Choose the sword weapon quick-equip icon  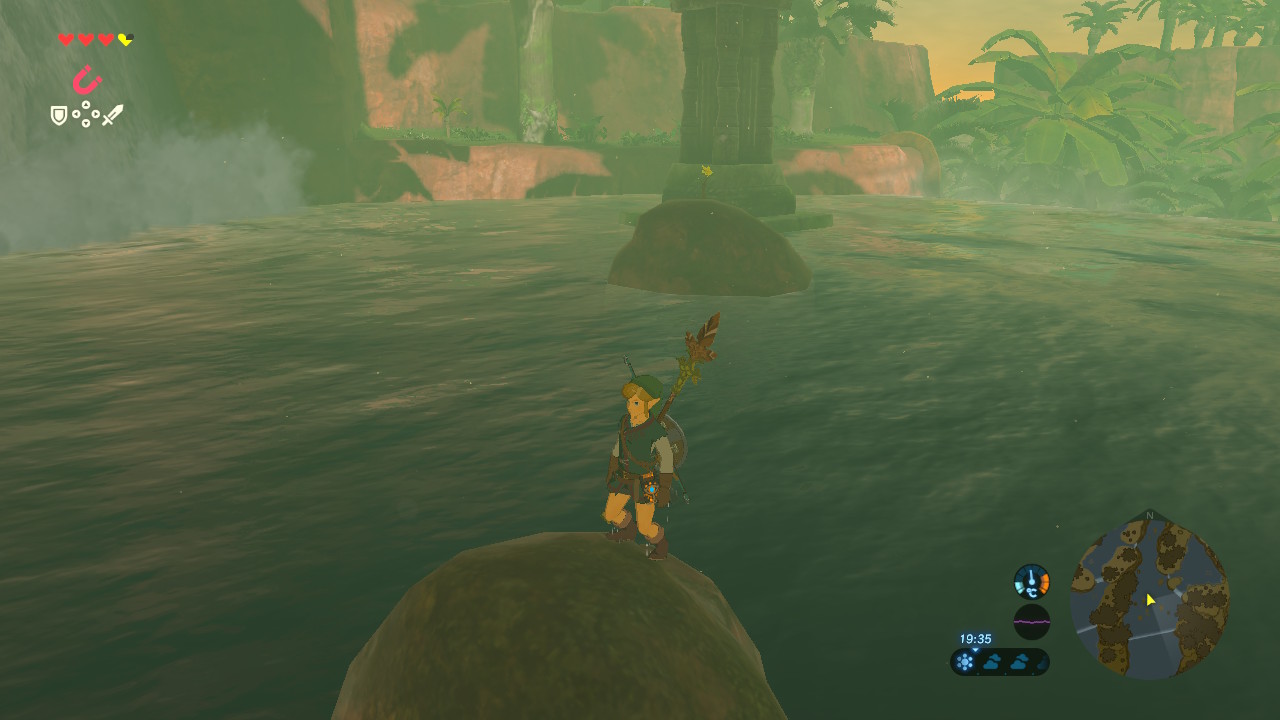(x=112, y=115)
